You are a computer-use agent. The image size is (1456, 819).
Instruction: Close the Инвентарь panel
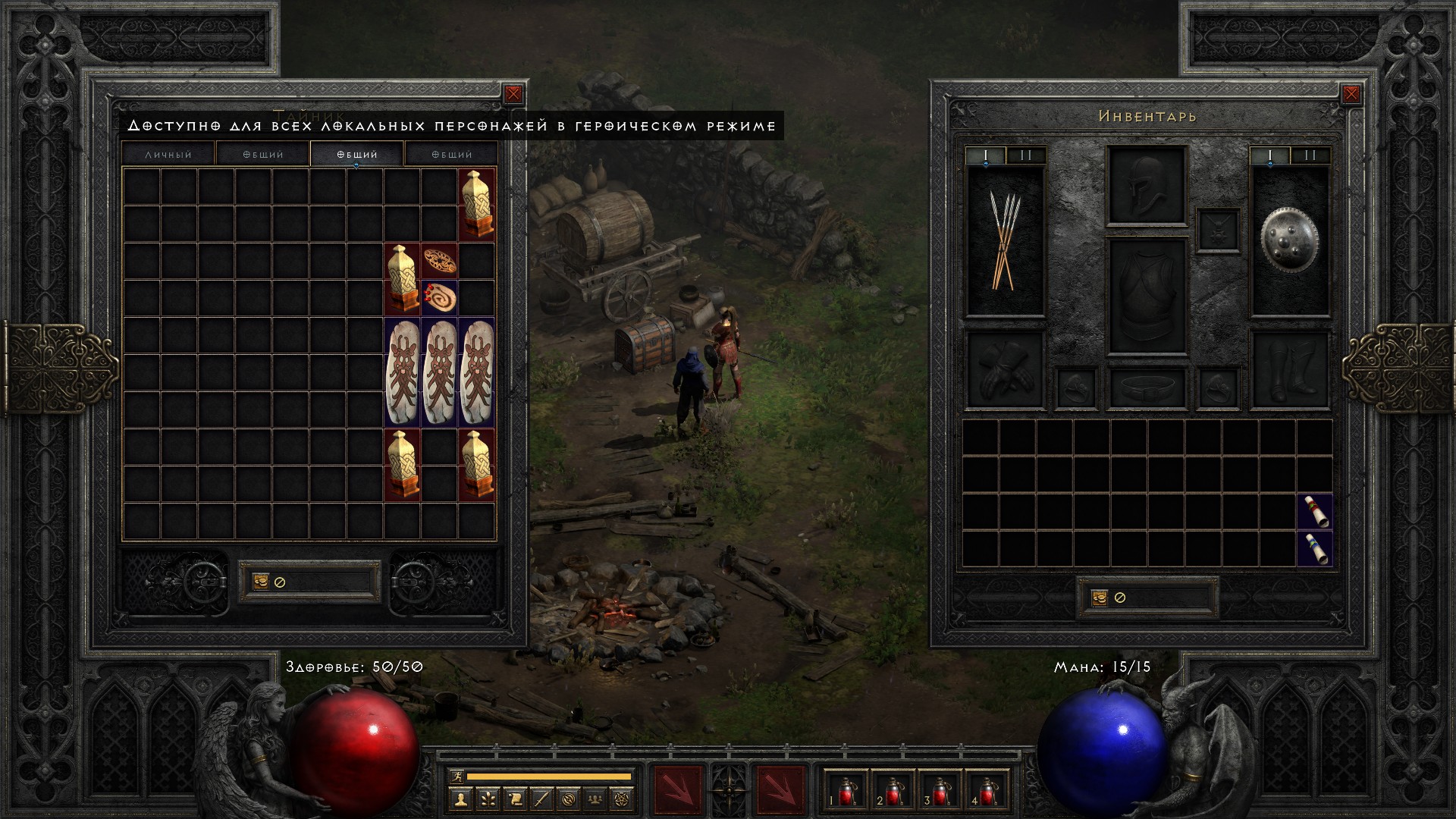pyautogui.click(x=1351, y=94)
